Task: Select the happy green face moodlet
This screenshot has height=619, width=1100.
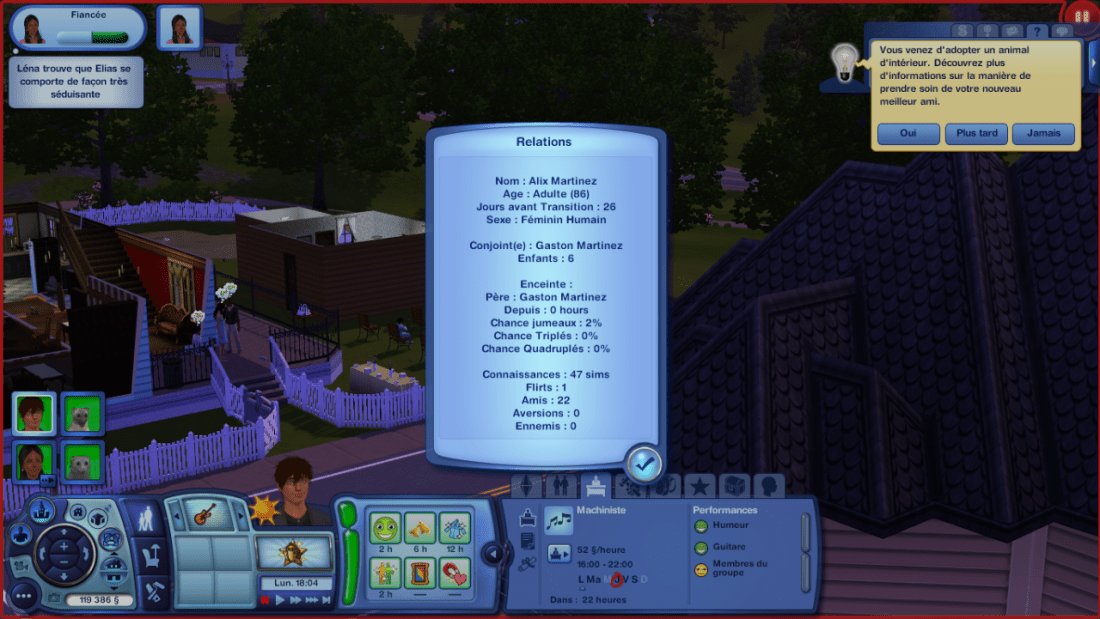Action: tap(385, 527)
